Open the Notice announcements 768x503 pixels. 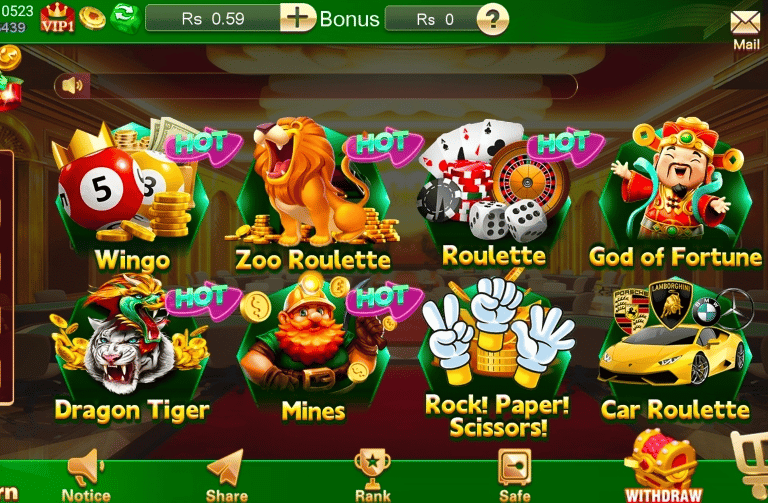click(86, 475)
